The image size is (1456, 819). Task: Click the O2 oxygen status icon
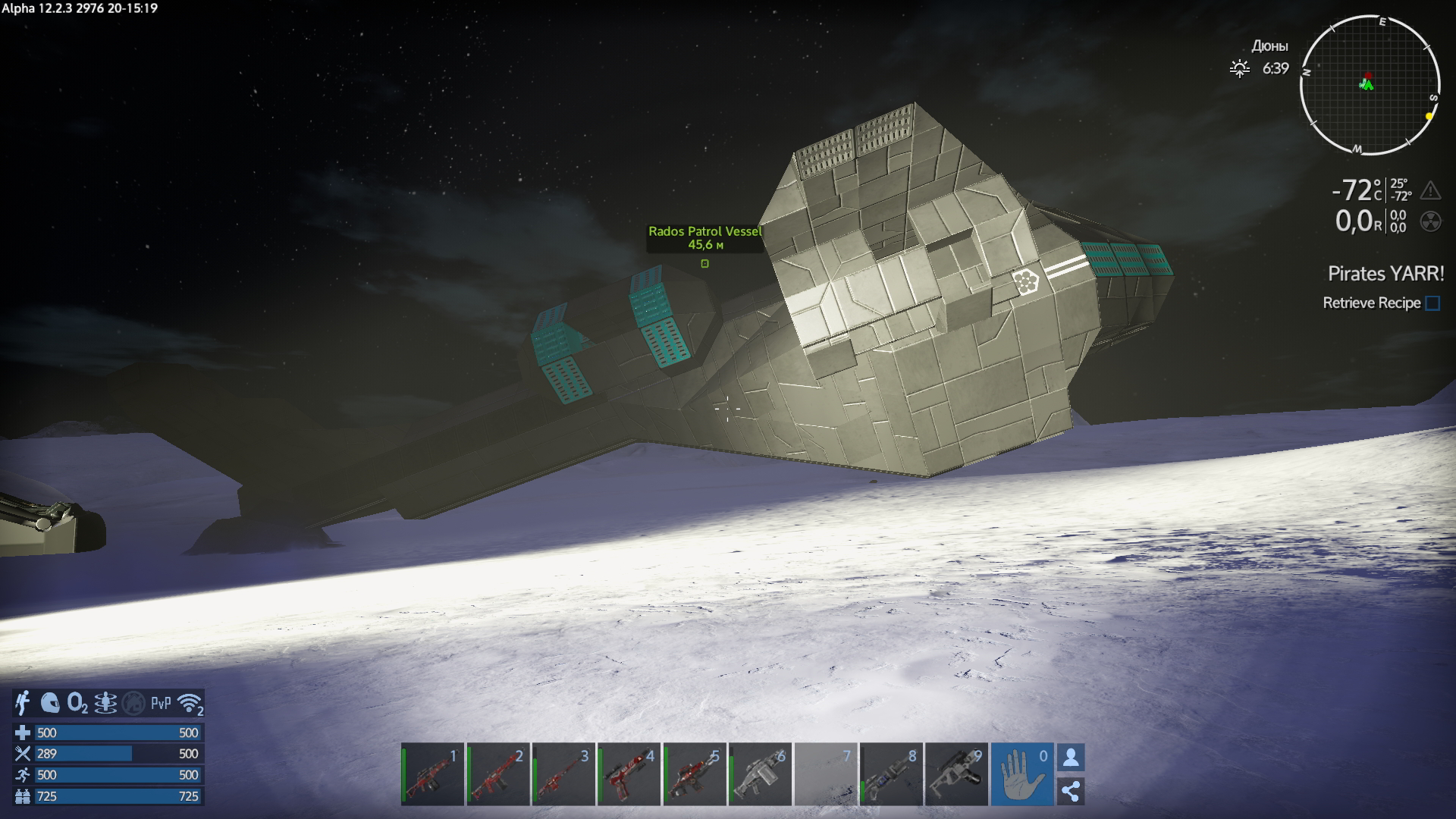pos(77,704)
